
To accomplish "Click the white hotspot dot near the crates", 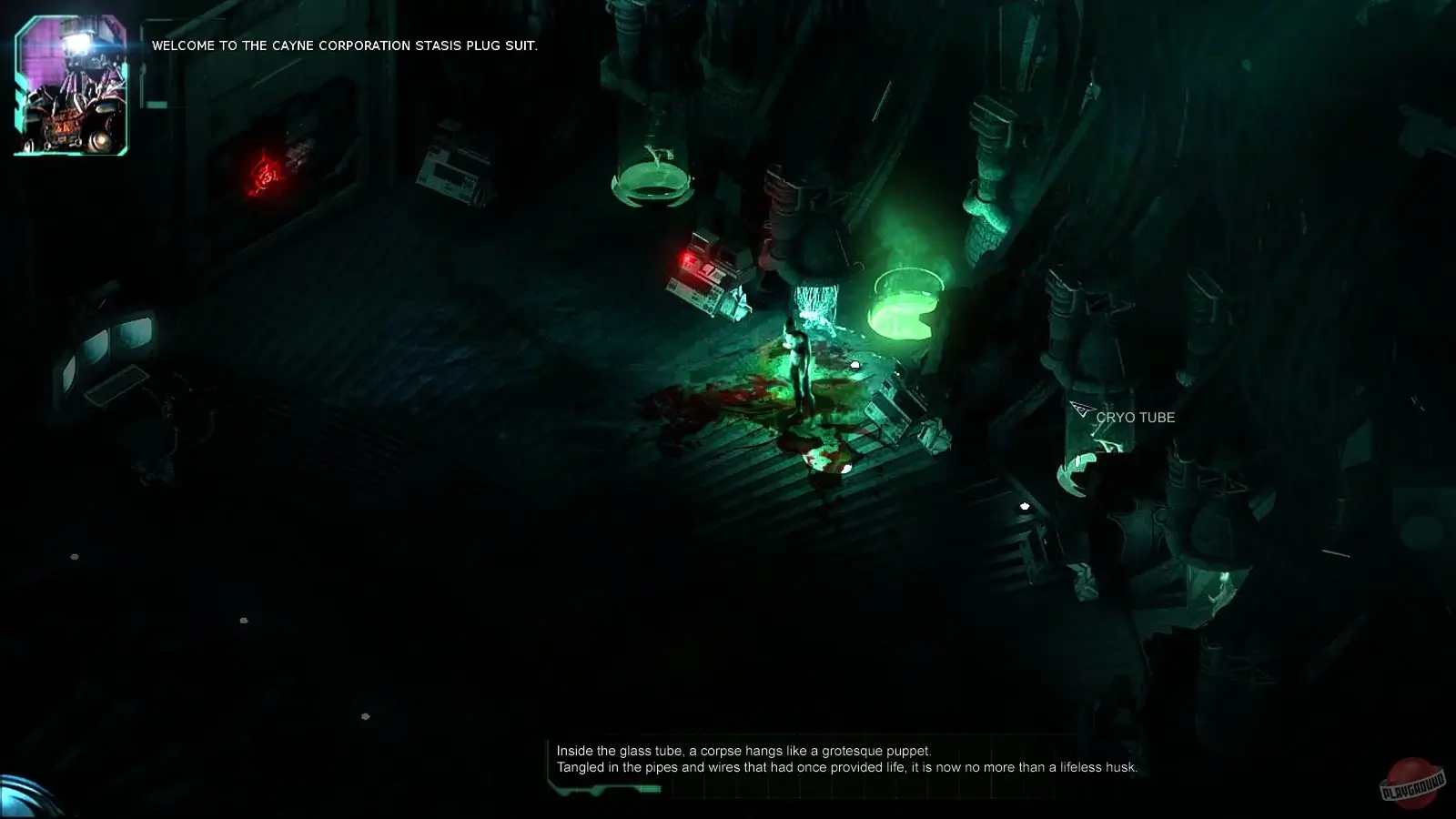I will pyautogui.click(x=854, y=364).
